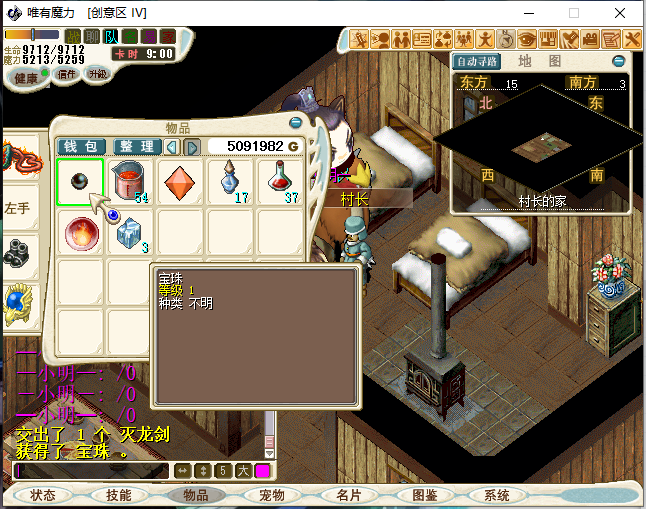This screenshot has width=646, height=509.
Task: Open the 技能 skills tab
Action: click(119, 495)
